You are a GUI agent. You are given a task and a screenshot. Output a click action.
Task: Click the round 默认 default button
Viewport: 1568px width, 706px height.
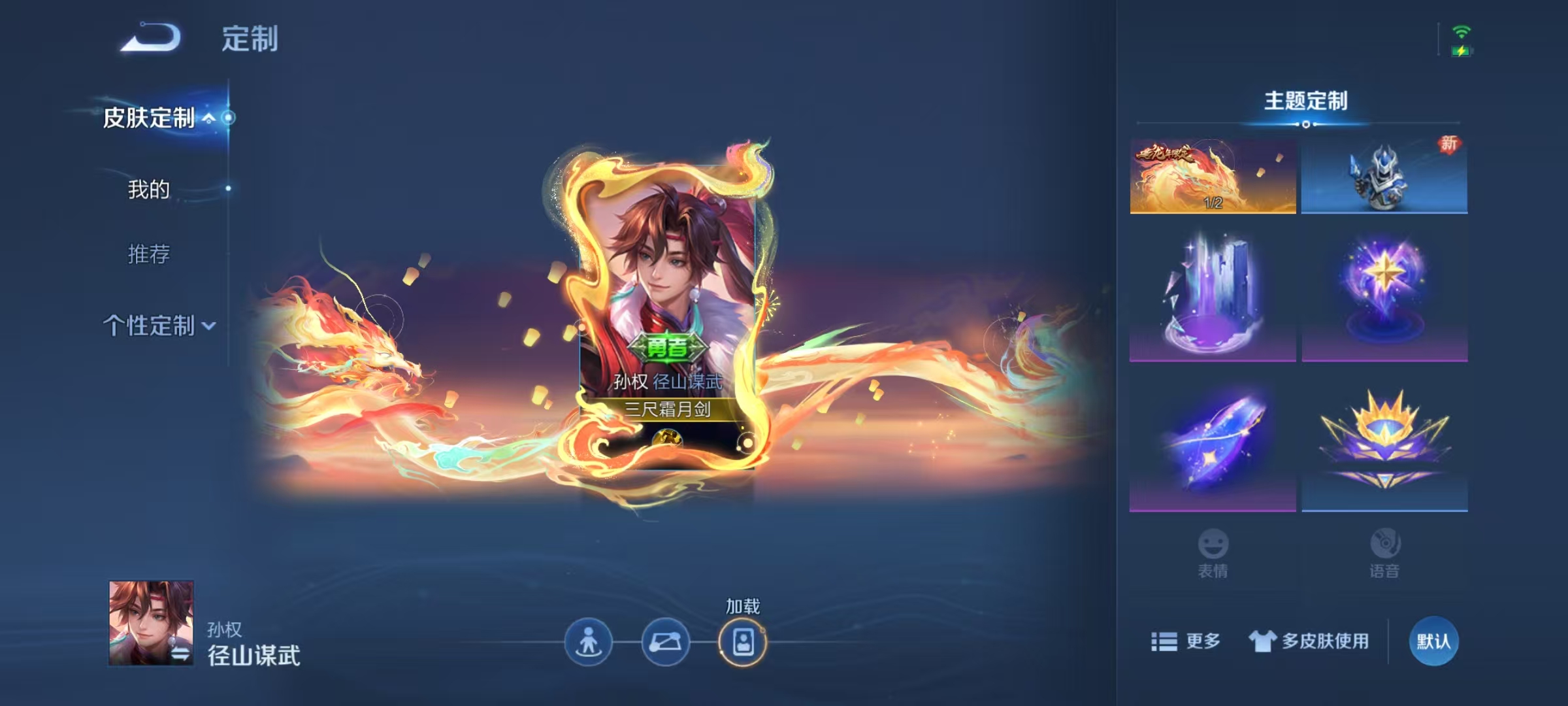coord(1433,641)
